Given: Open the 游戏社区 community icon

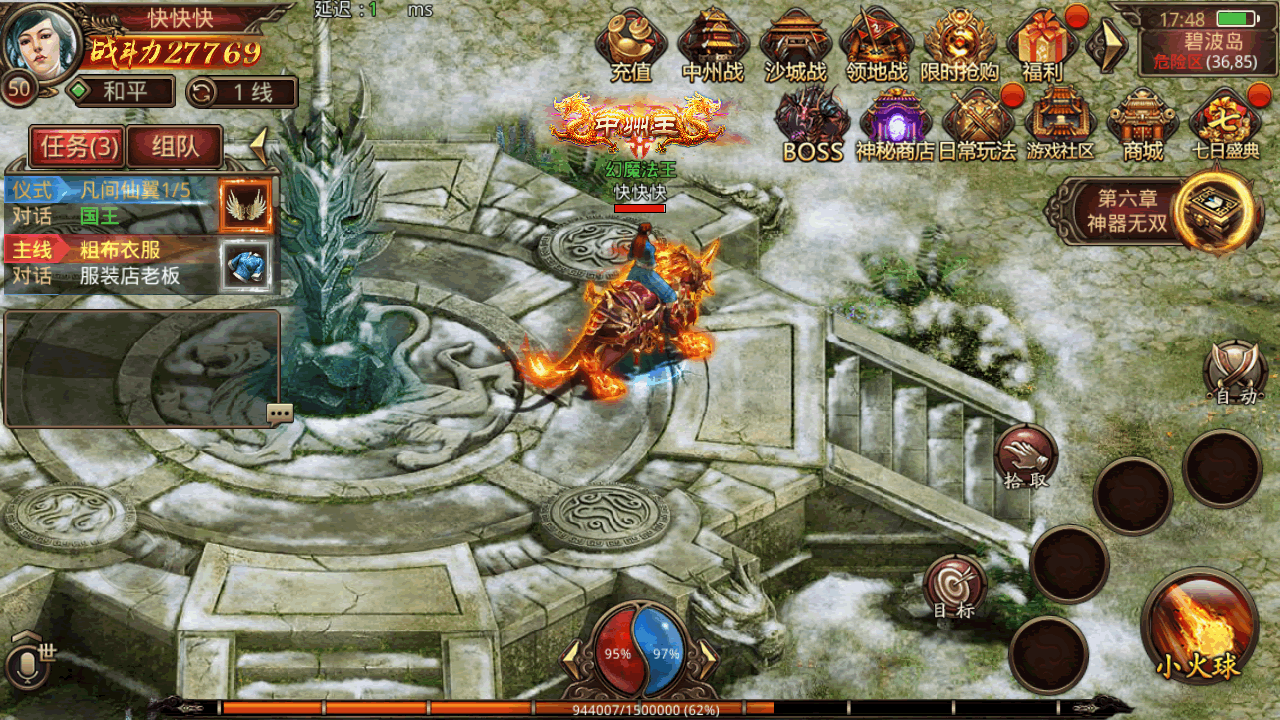Looking at the screenshot, I should click(x=1060, y=123).
